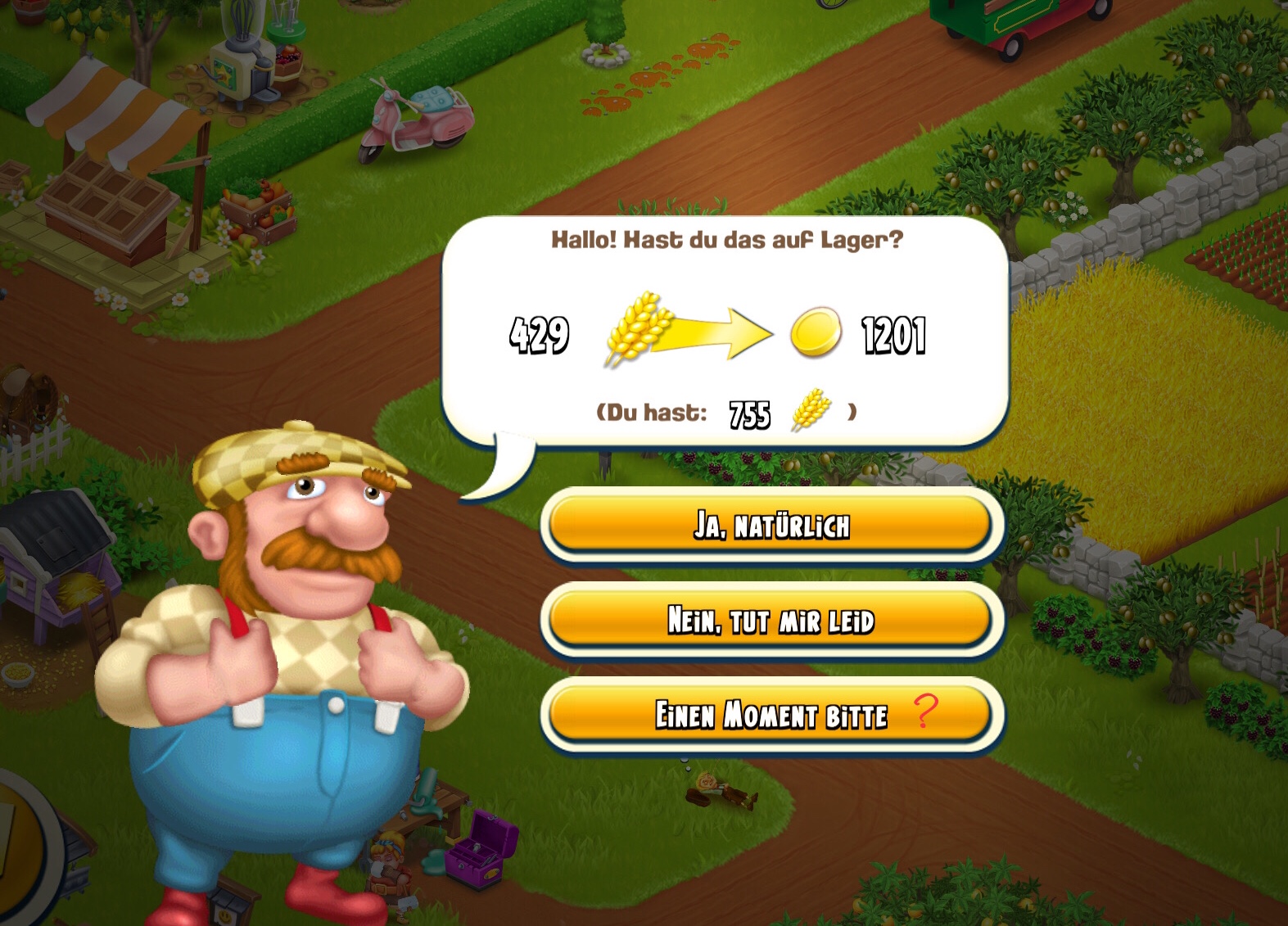
Task: Choose "Einen Moment bitte" option
Action: tap(771, 715)
